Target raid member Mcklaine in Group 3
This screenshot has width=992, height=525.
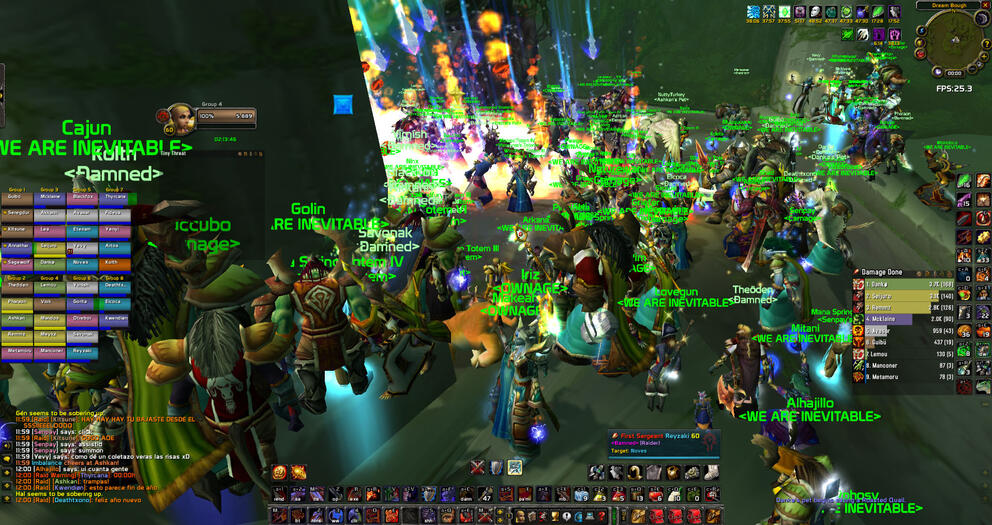[x=50, y=198]
